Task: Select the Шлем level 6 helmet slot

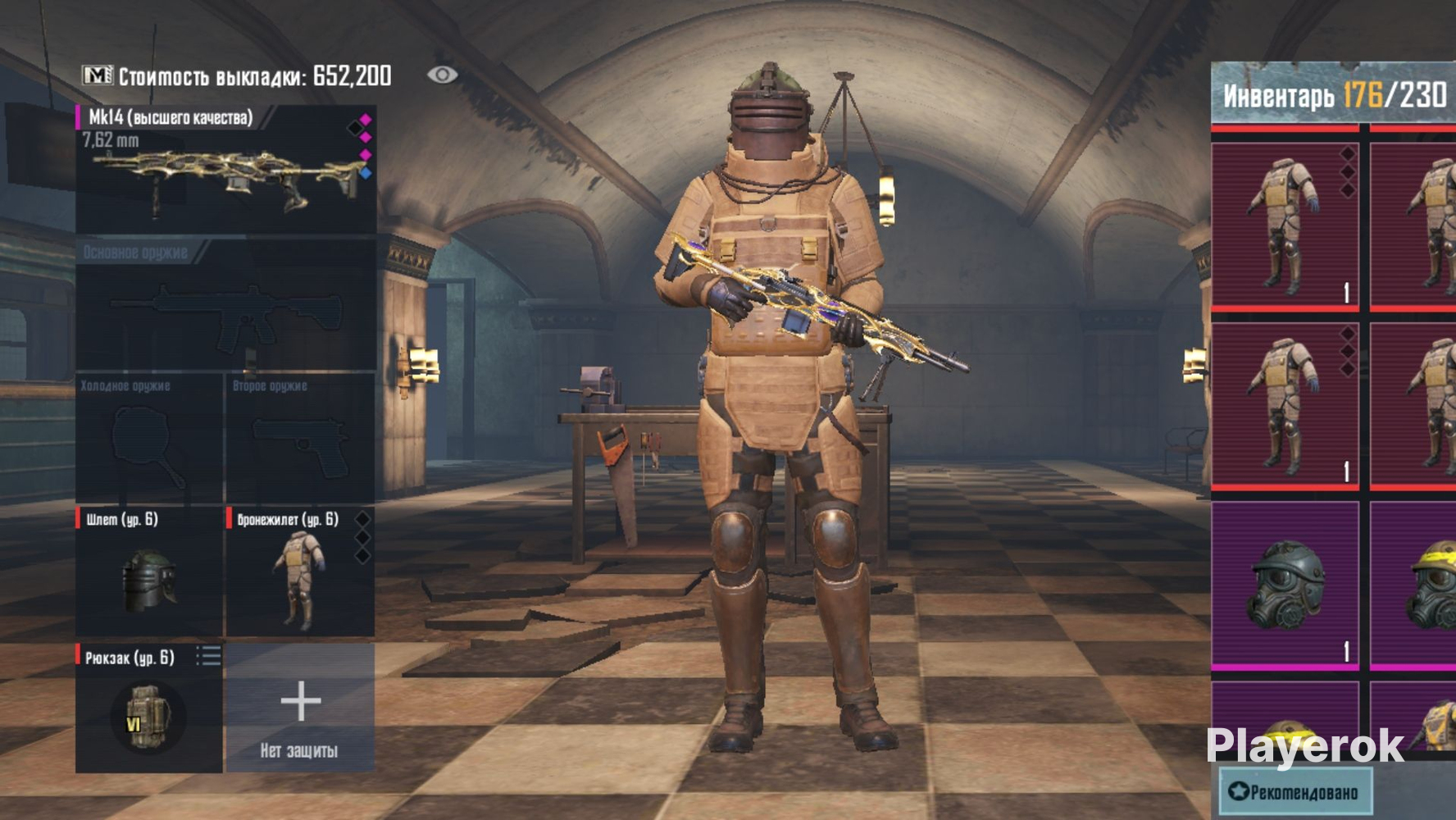Action: pyautogui.click(x=149, y=572)
